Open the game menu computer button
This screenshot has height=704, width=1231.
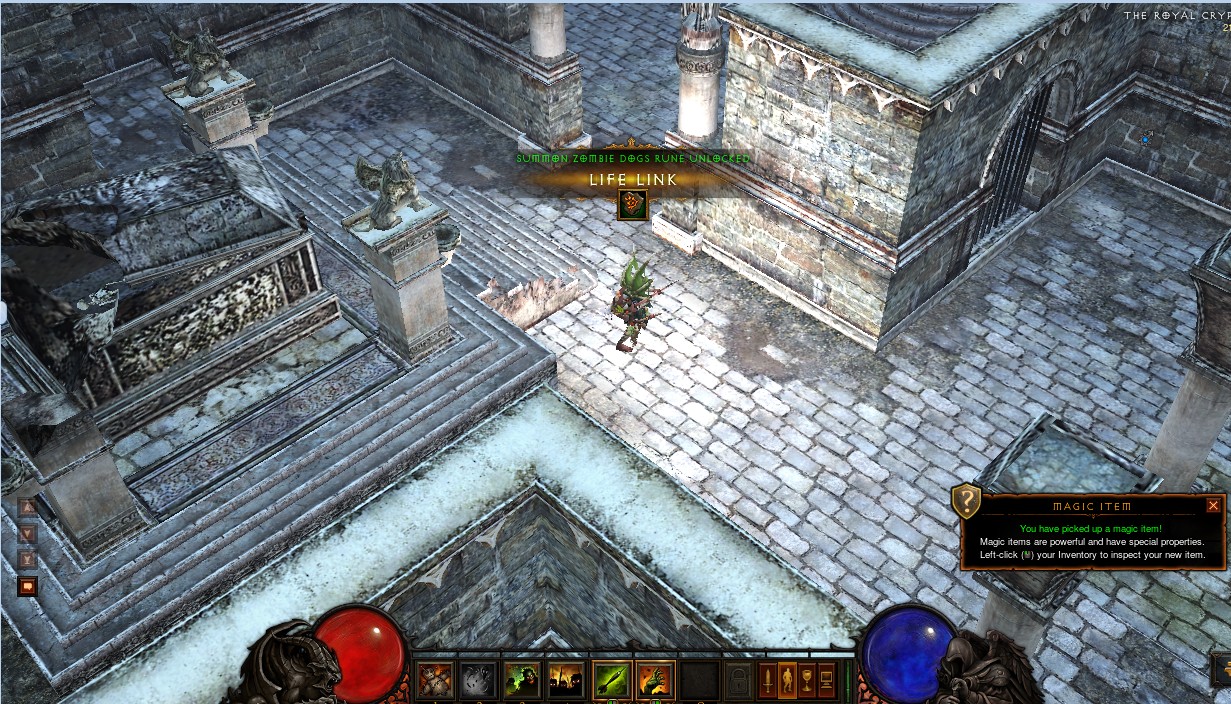pos(827,680)
